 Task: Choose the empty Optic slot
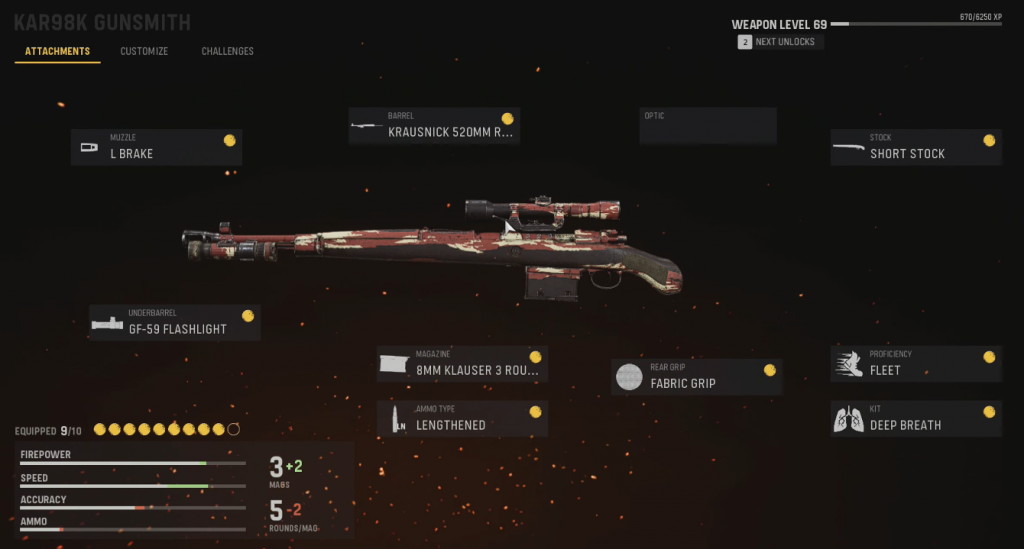[x=708, y=126]
